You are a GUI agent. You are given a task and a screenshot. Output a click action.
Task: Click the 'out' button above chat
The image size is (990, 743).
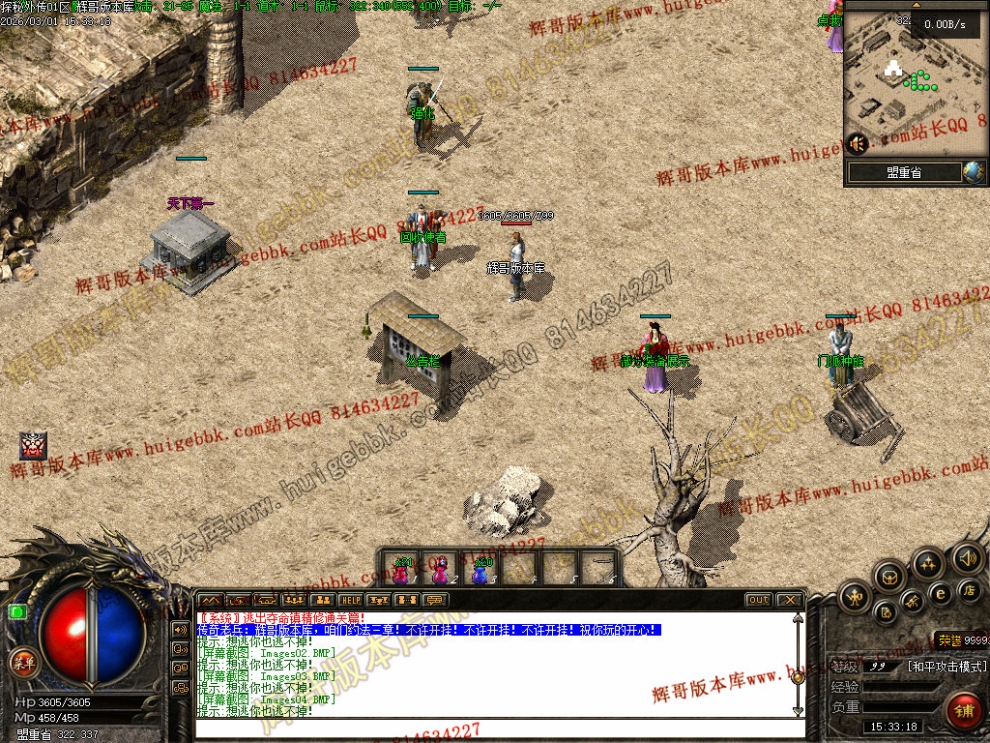tap(759, 600)
